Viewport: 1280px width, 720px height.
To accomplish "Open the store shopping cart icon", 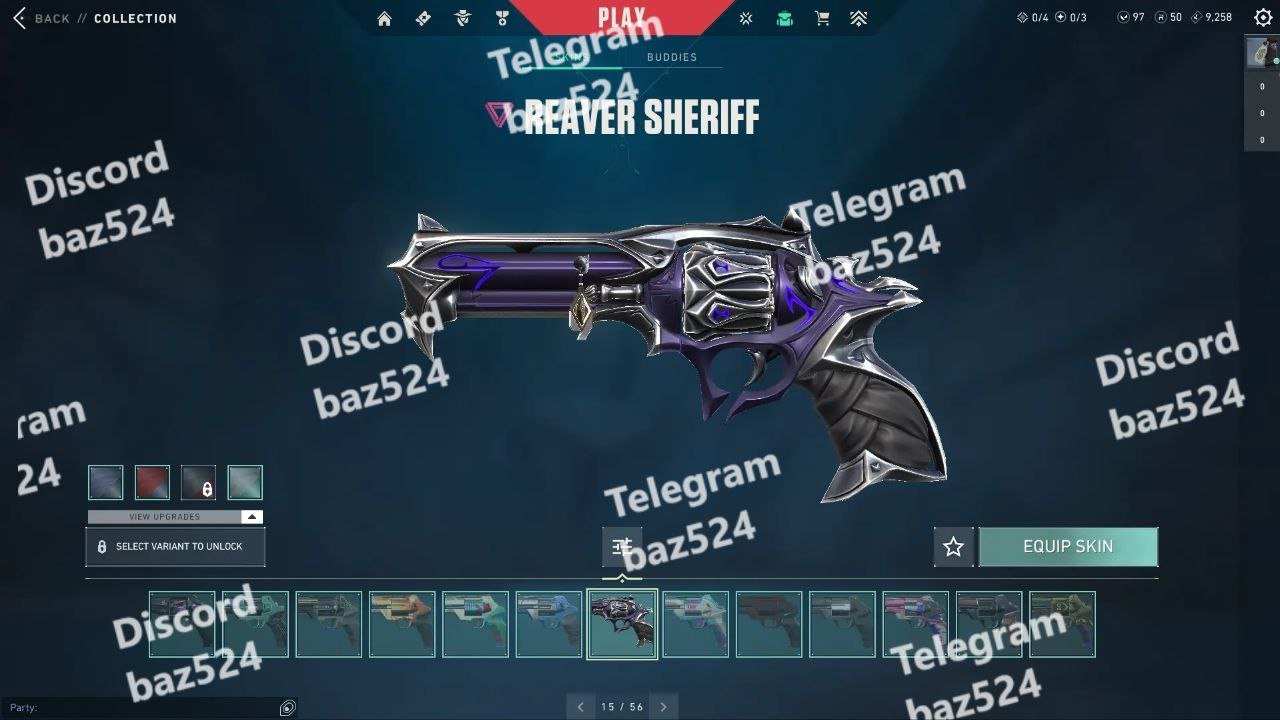I will coord(822,18).
